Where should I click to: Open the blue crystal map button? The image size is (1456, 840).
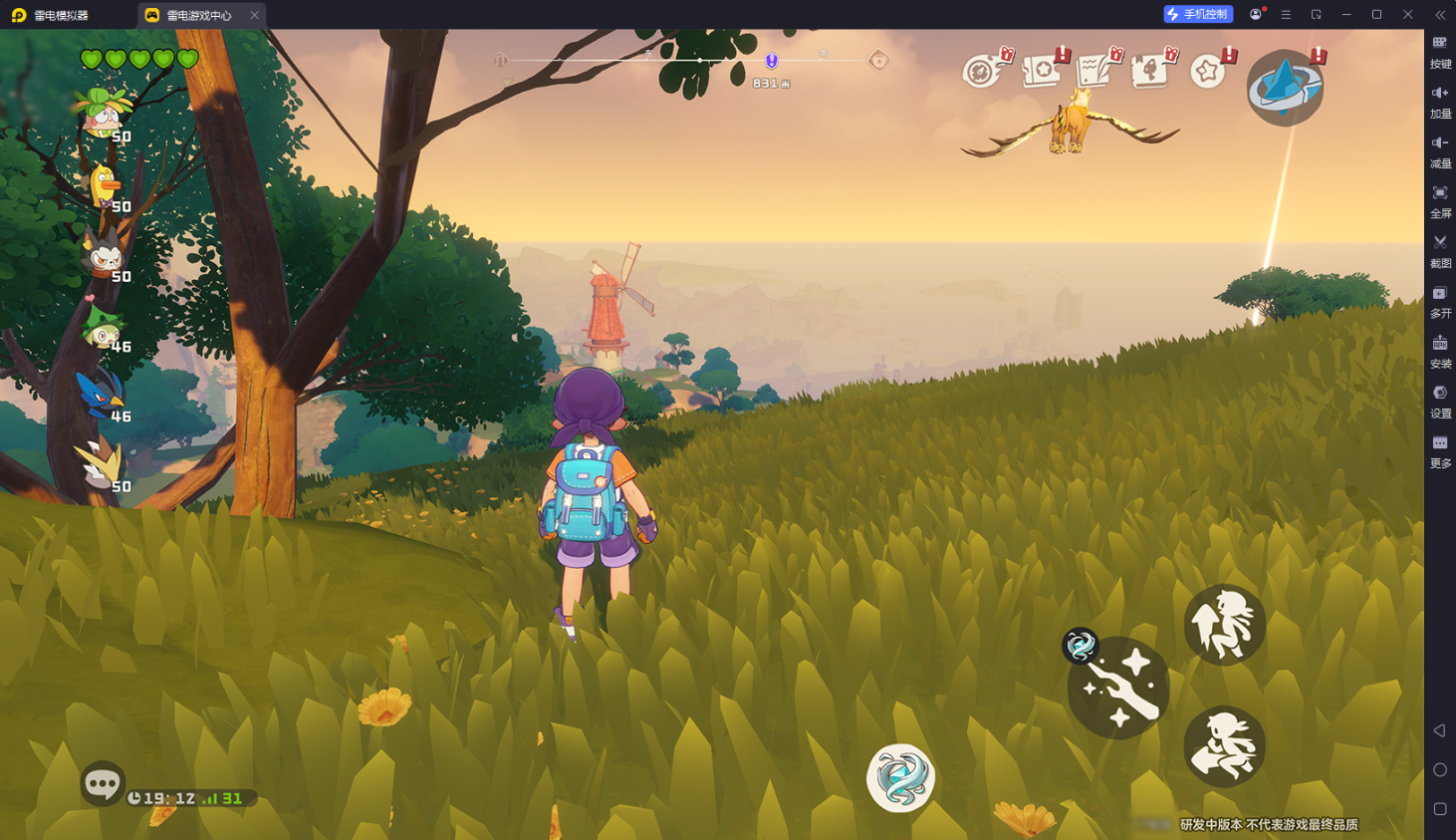click(x=1285, y=88)
